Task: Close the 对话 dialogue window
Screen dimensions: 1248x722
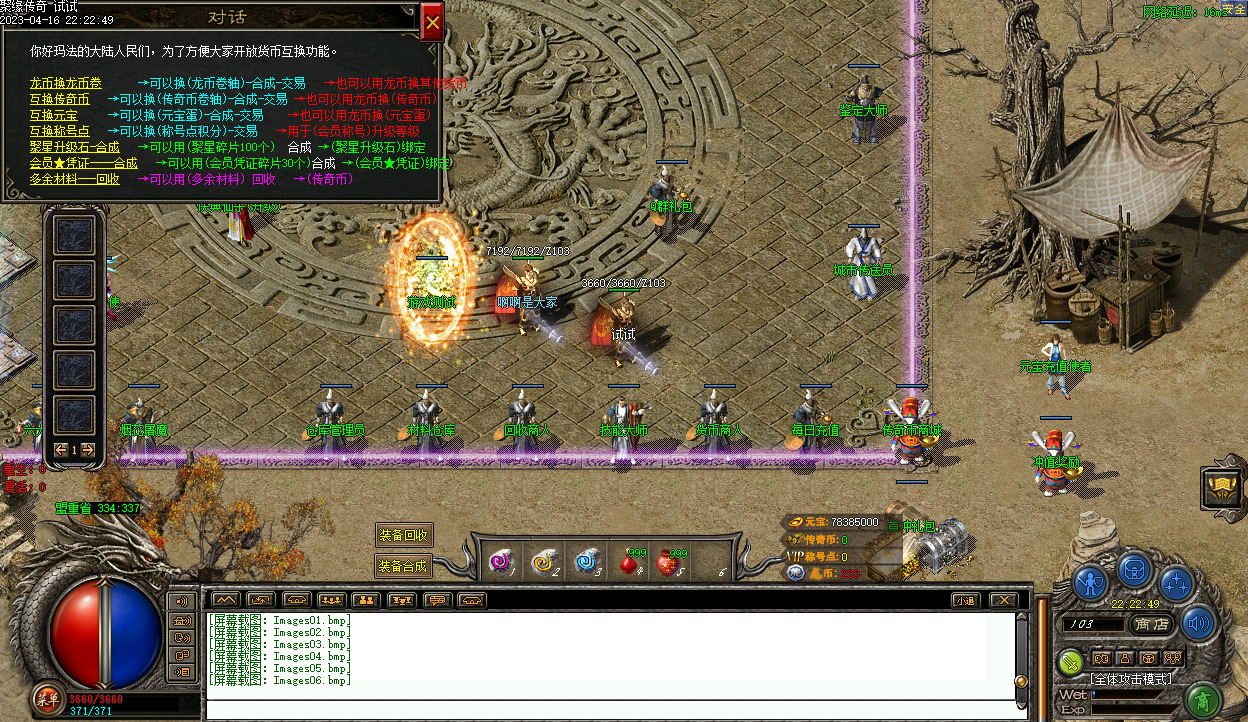Action: [x=432, y=22]
